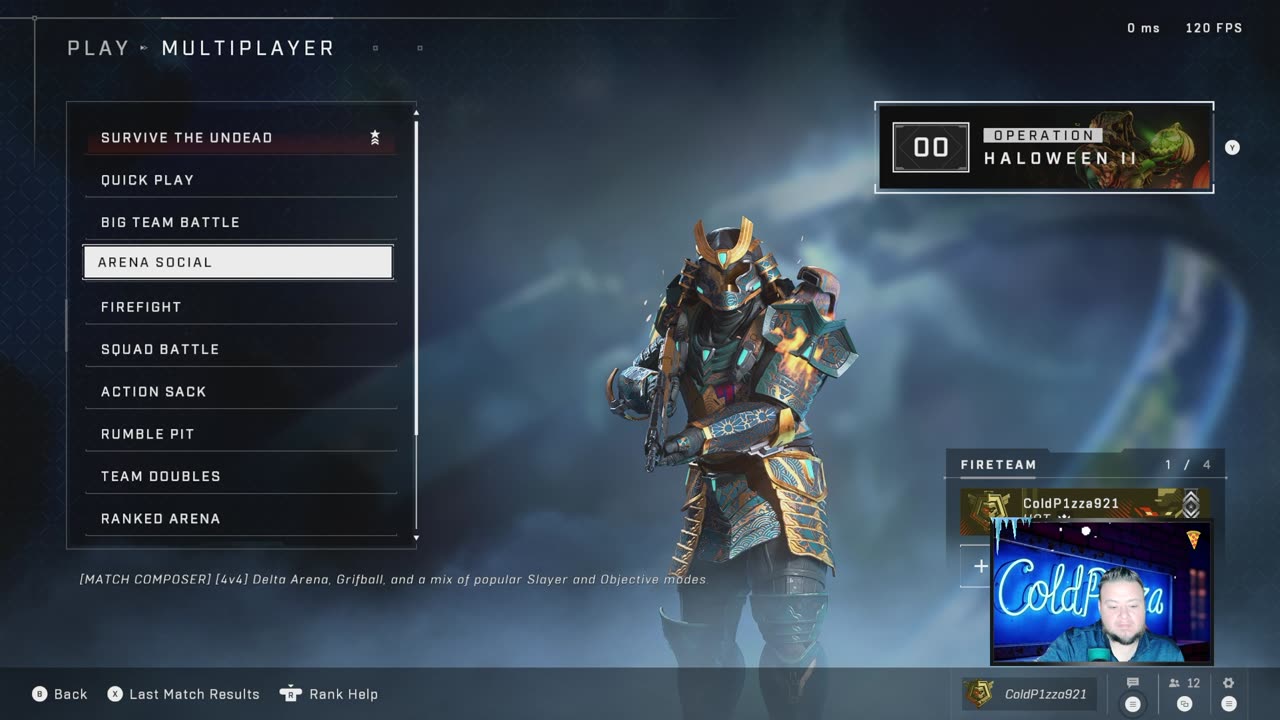This screenshot has width=1280, height=720.
Task: Click the Last Match Results label
Action: click(194, 694)
